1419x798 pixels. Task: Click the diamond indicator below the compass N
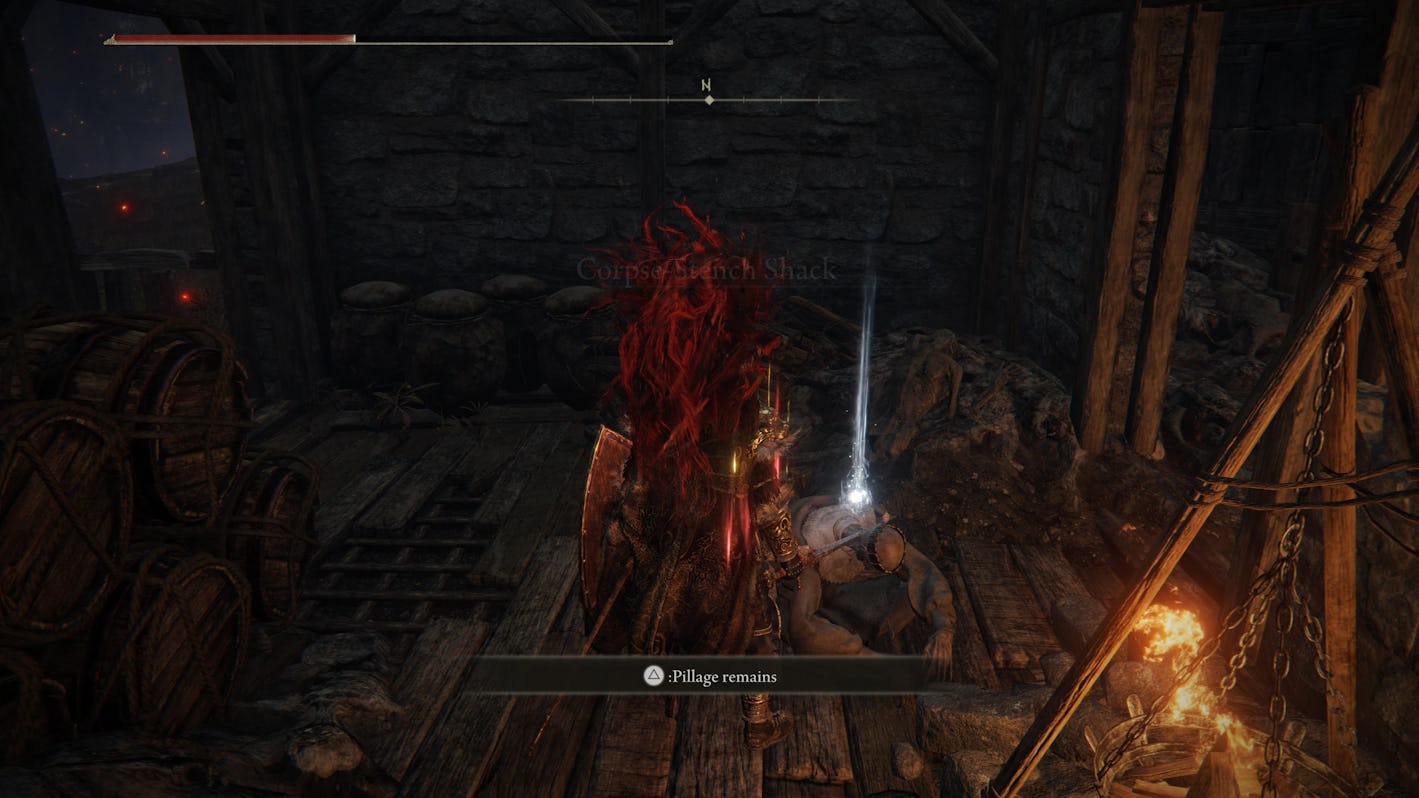[x=709, y=100]
